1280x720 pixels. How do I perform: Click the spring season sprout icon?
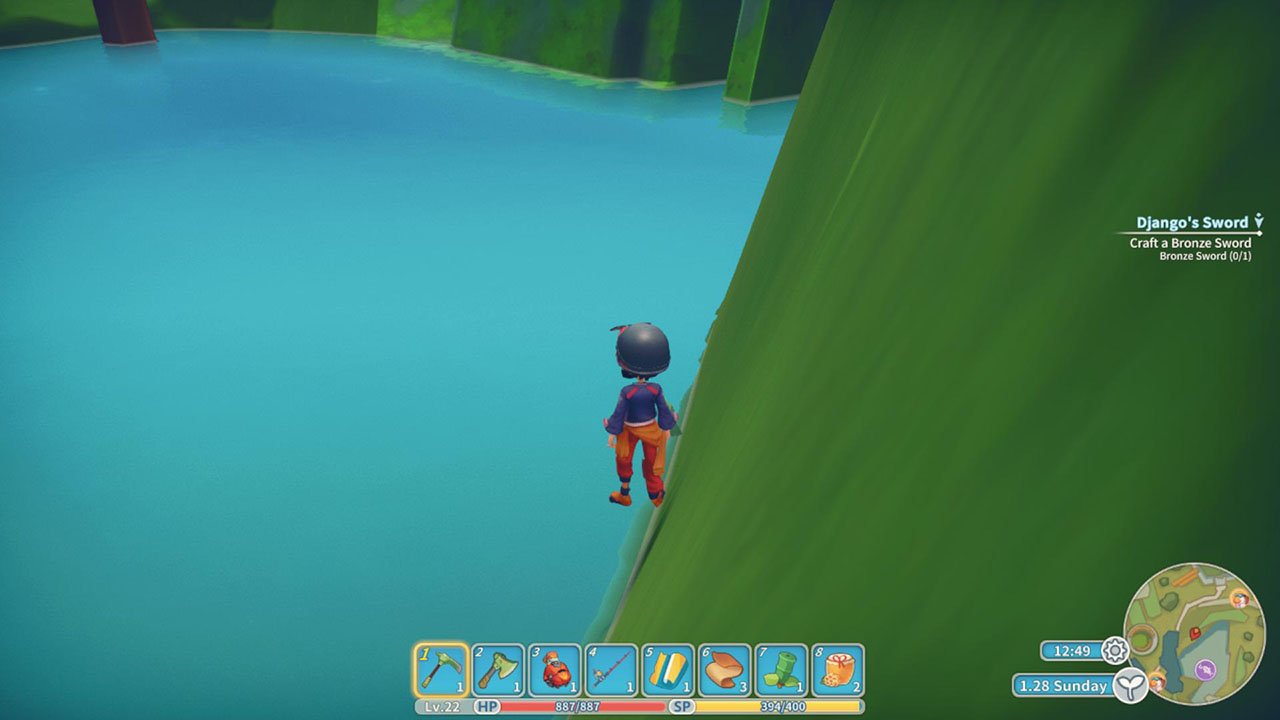pyautogui.click(x=1131, y=683)
